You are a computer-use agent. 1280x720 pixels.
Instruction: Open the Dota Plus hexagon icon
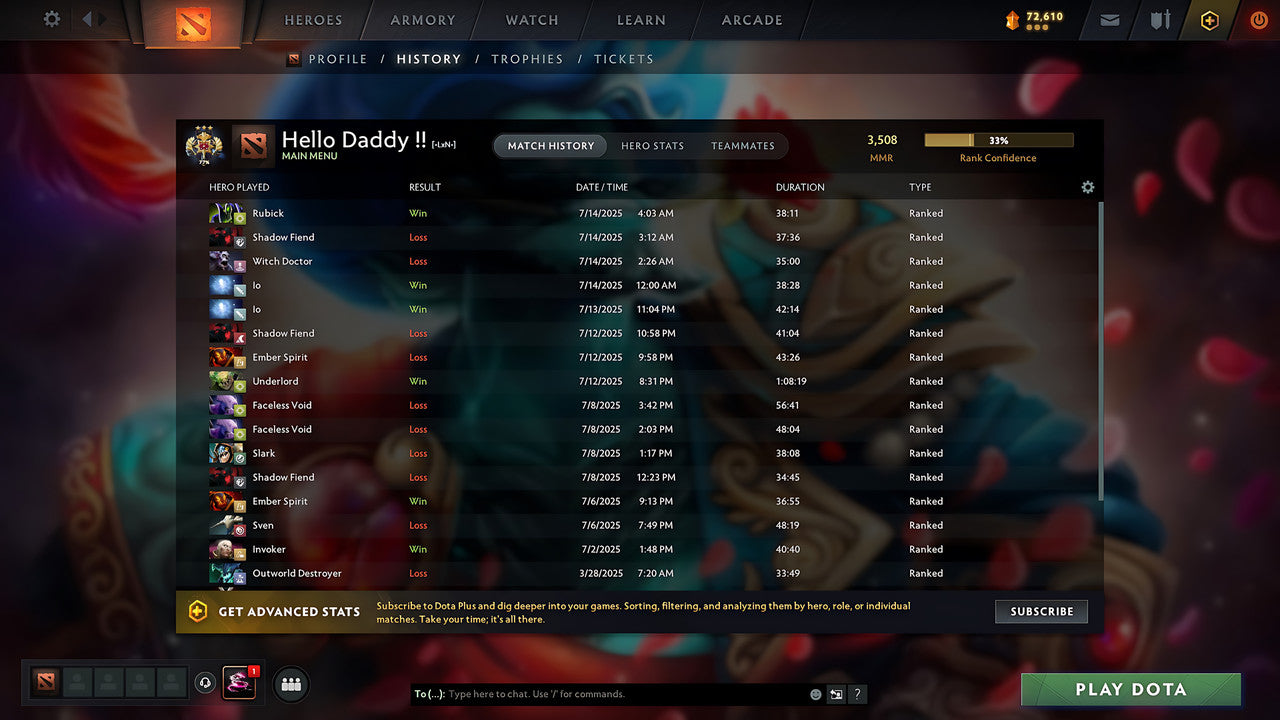point(1209,19)
